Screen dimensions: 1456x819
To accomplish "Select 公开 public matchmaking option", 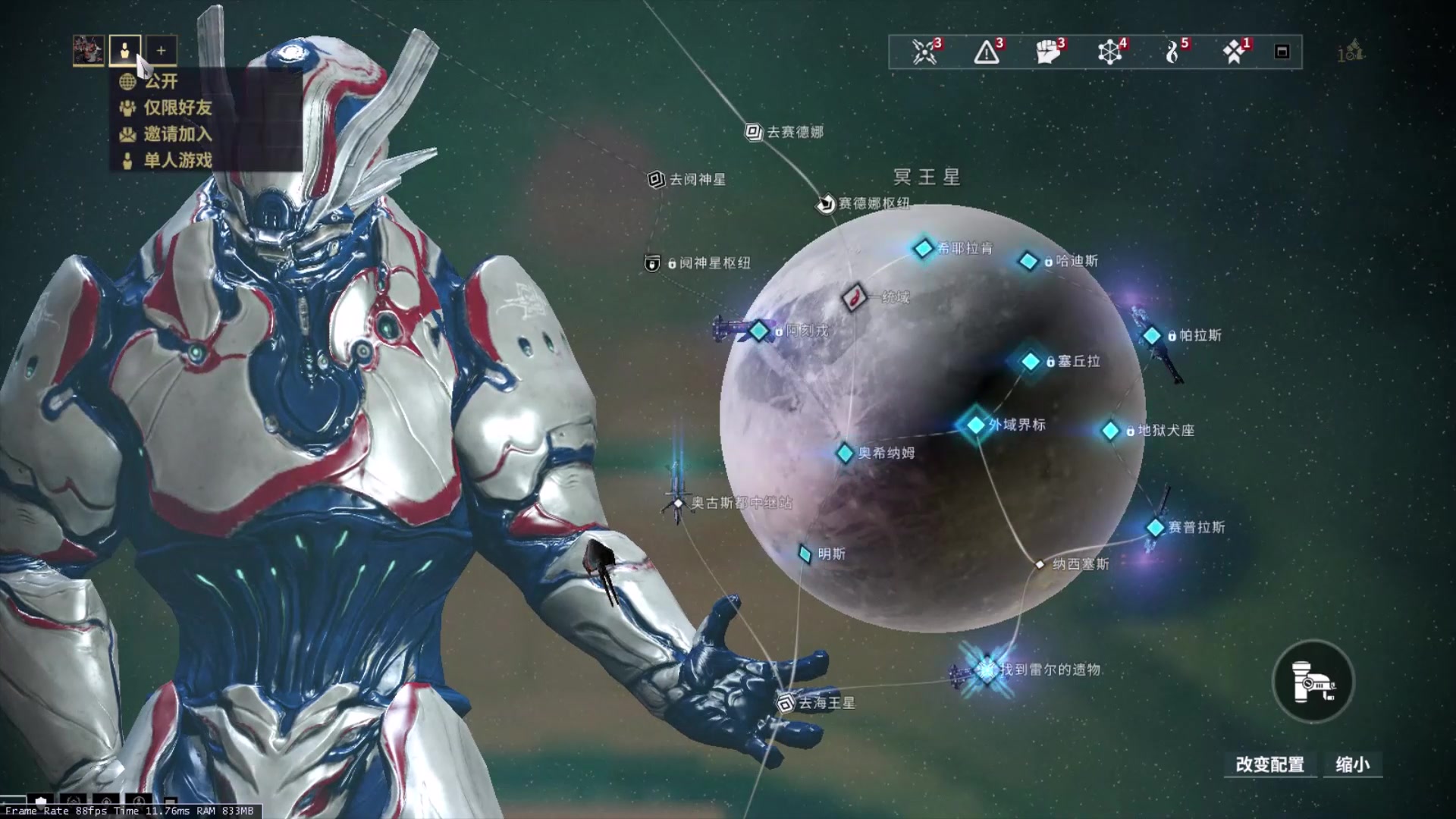I will click(x=161, y=81).
